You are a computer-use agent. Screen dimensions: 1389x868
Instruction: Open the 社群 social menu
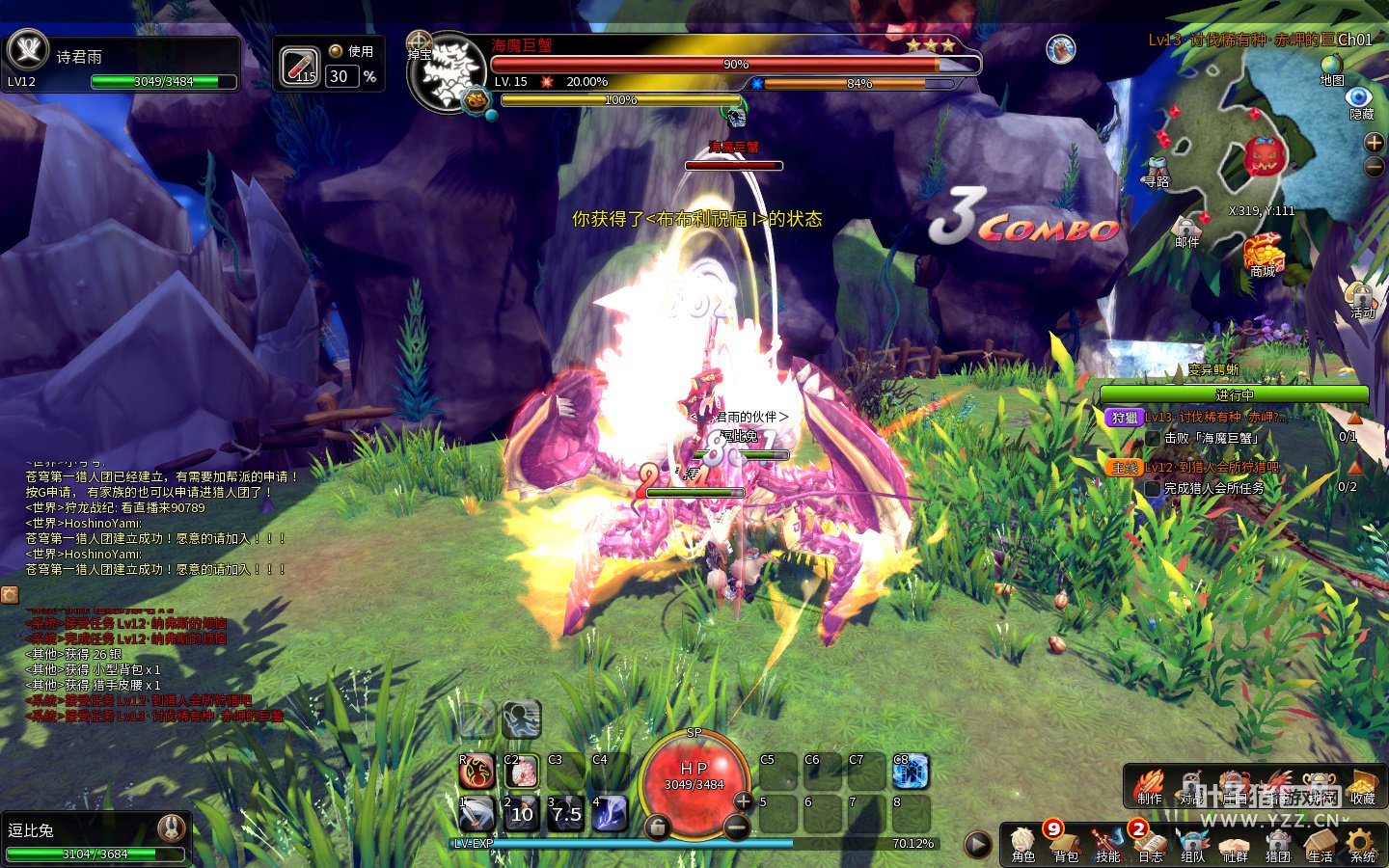[1235, 843]
